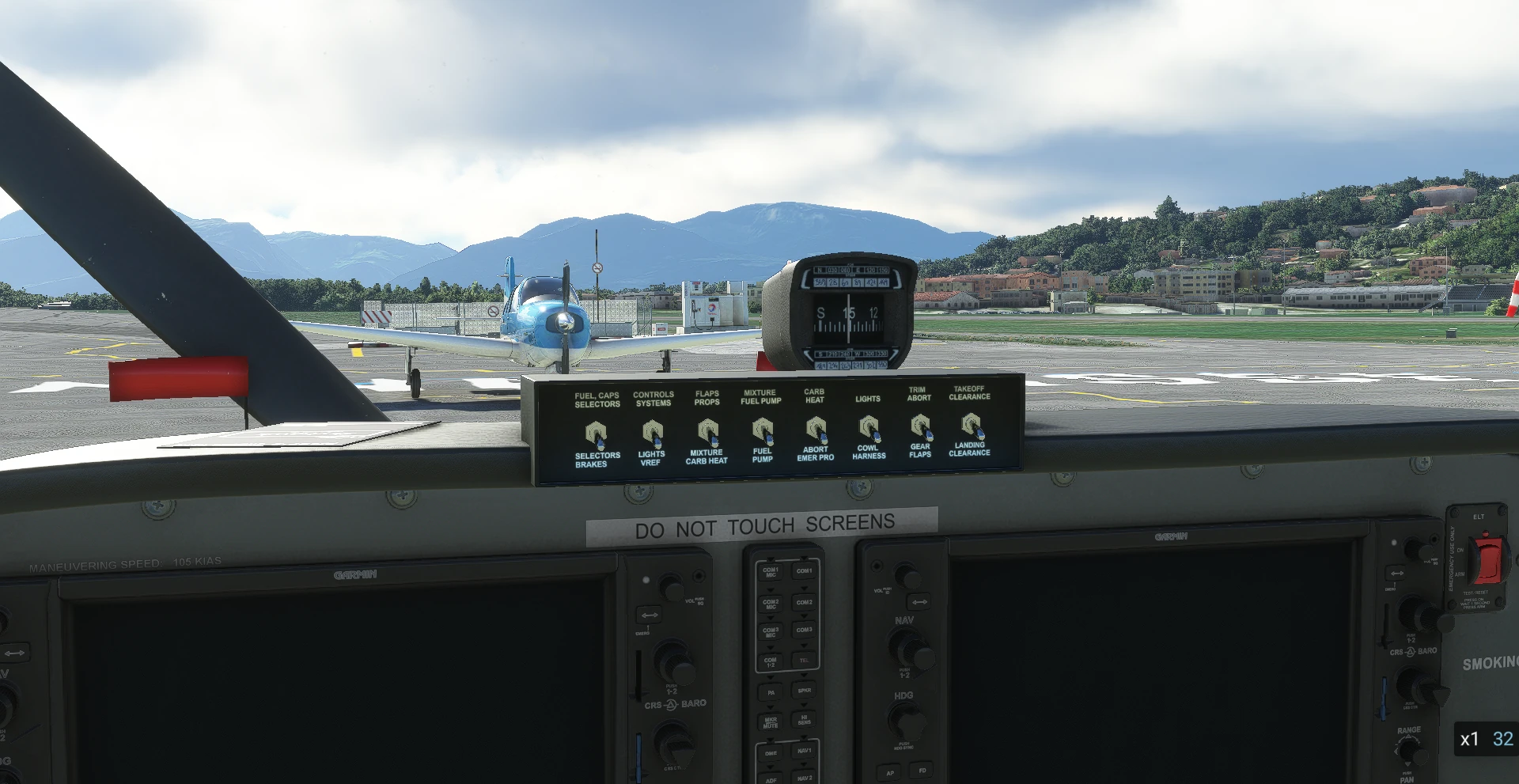Click the COM 1/2 split button
Screen dimensions: 1519x784
[771, 661]
